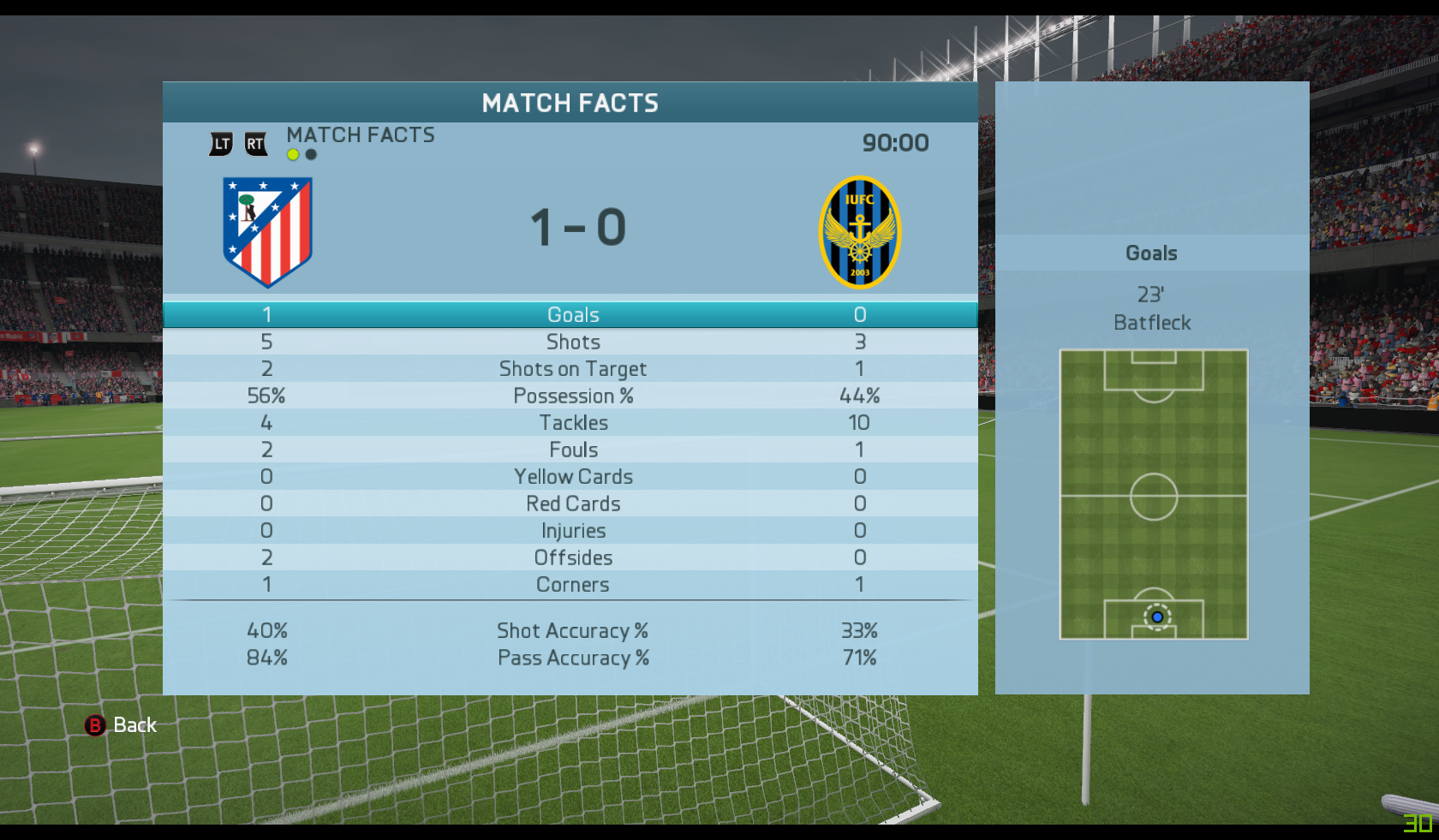This screenshot has height=840, width=1439.
Task: Choose the Possession % row
Action: [x=572, y=396]
